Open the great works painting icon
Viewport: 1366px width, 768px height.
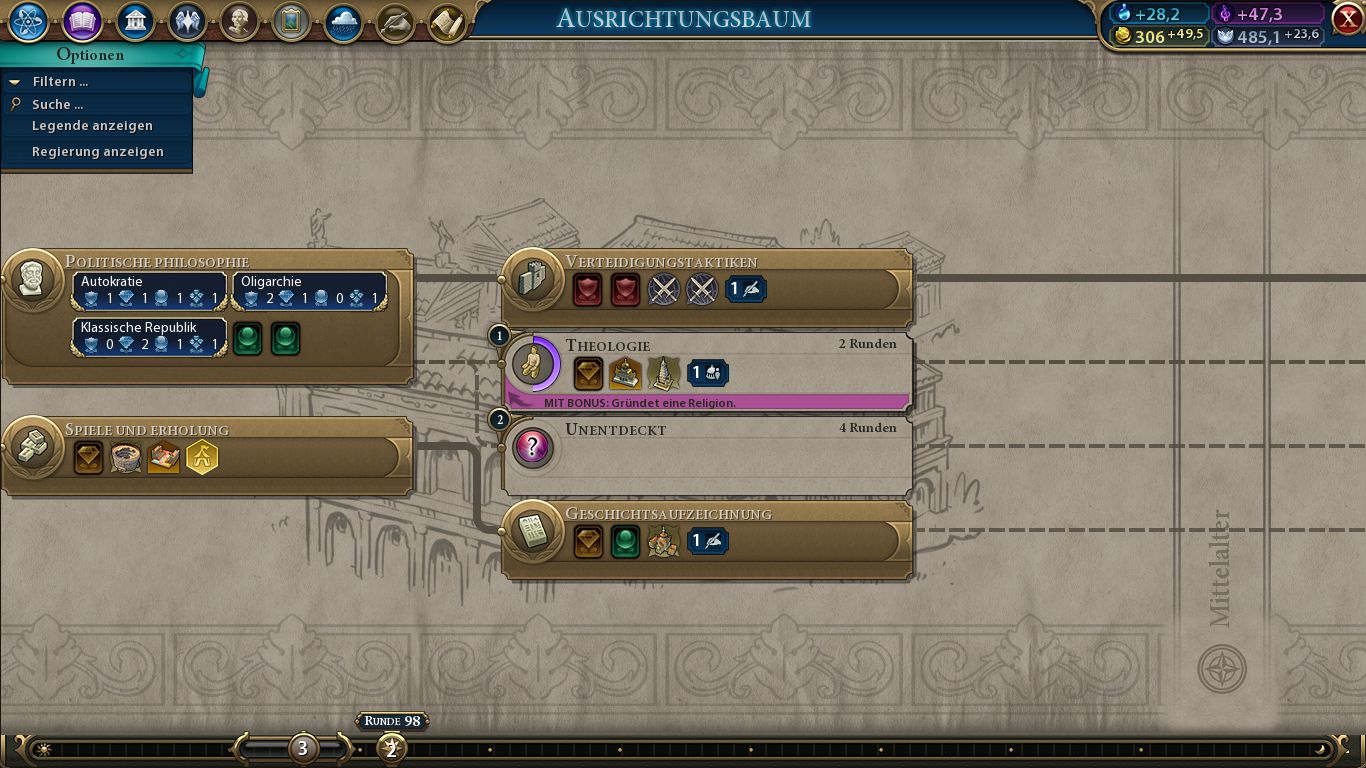point(291,22)
